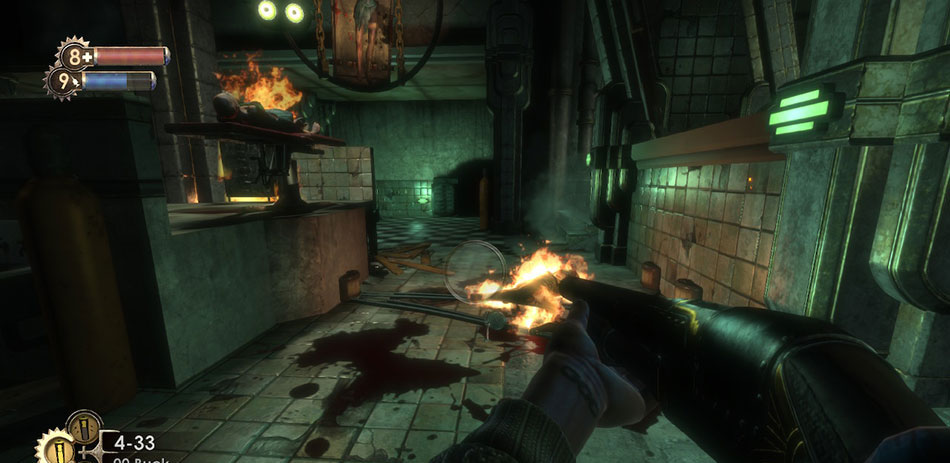Viewport: 950px width, 463px height.
Task: Click the EVE hypo syringe counter
Action: point(64,82)
